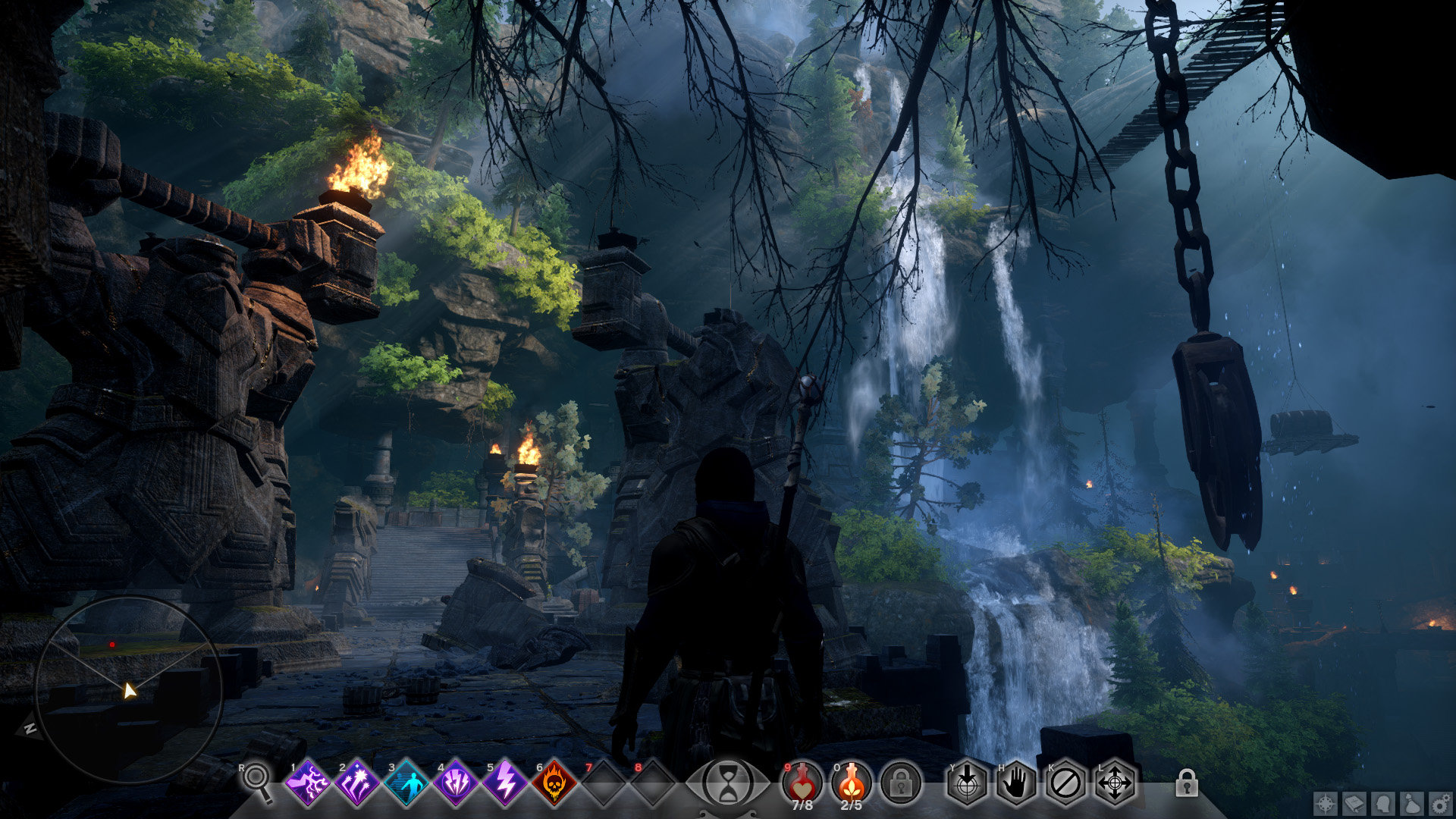The height and width of the screenshot is (819, 1456).
Task: Activate the single lightning bolt spell
Action: tap(505, 783)
